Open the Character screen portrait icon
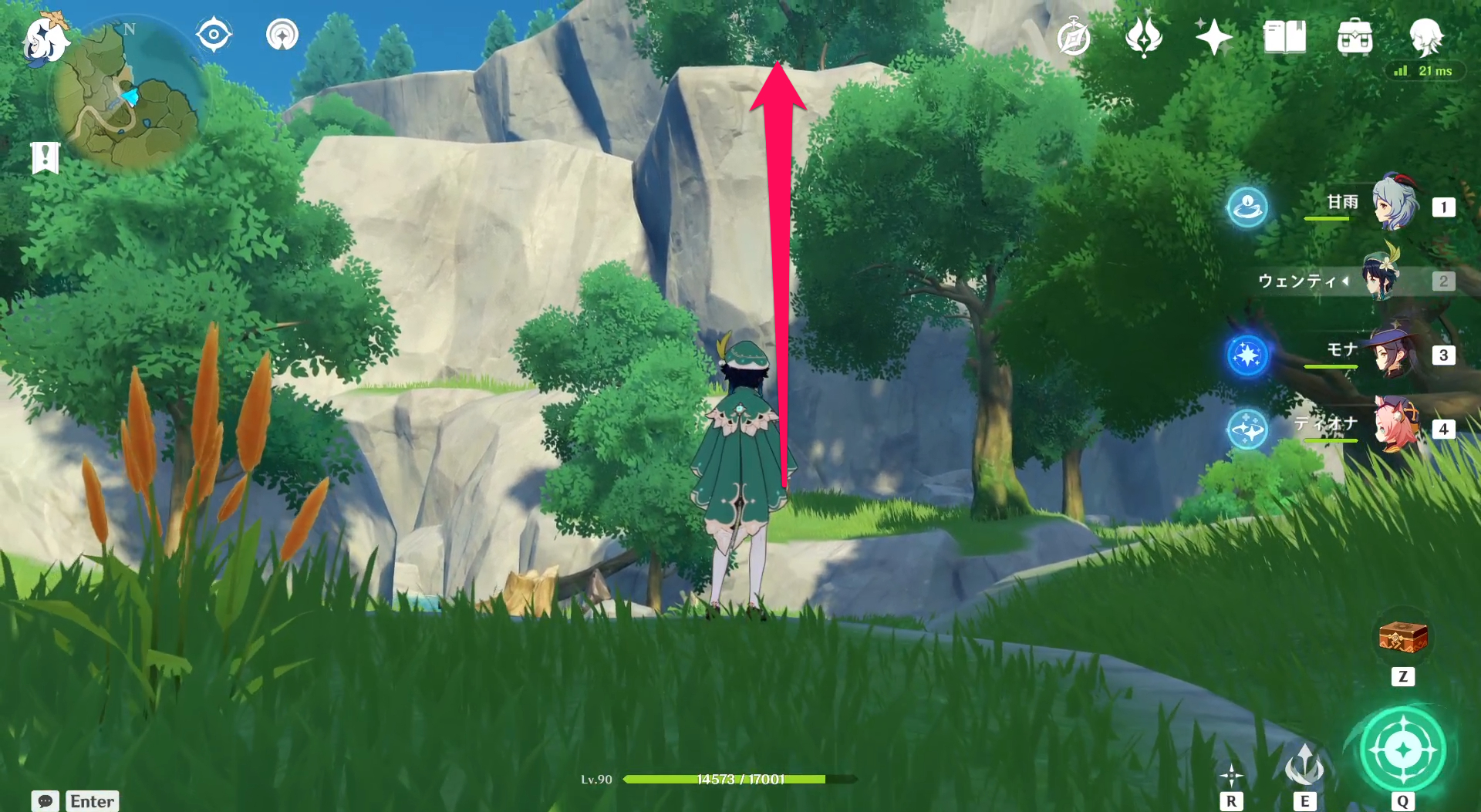The width and height of the screenshot is (1481, 812). 1426,37
